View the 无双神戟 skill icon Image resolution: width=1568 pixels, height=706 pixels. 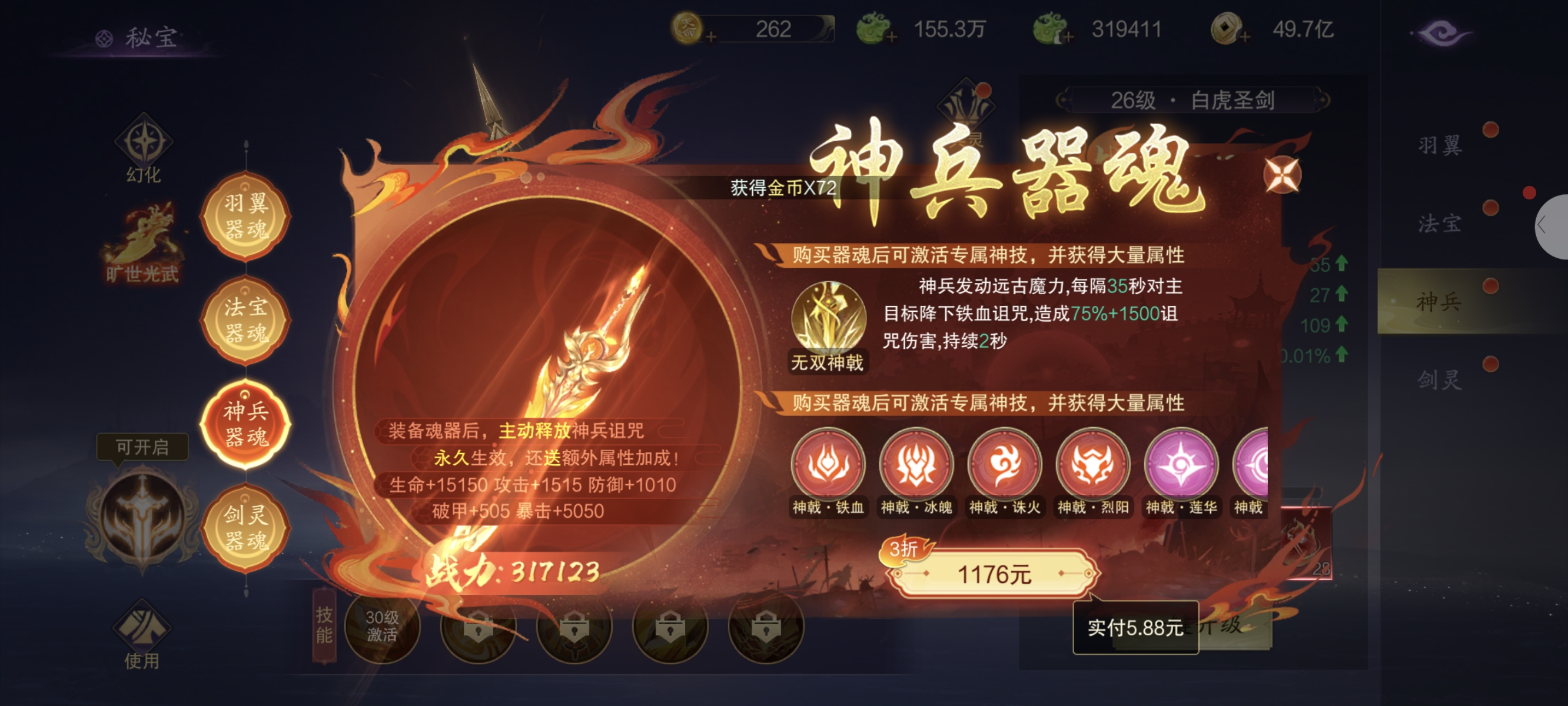tap(828, 318)
